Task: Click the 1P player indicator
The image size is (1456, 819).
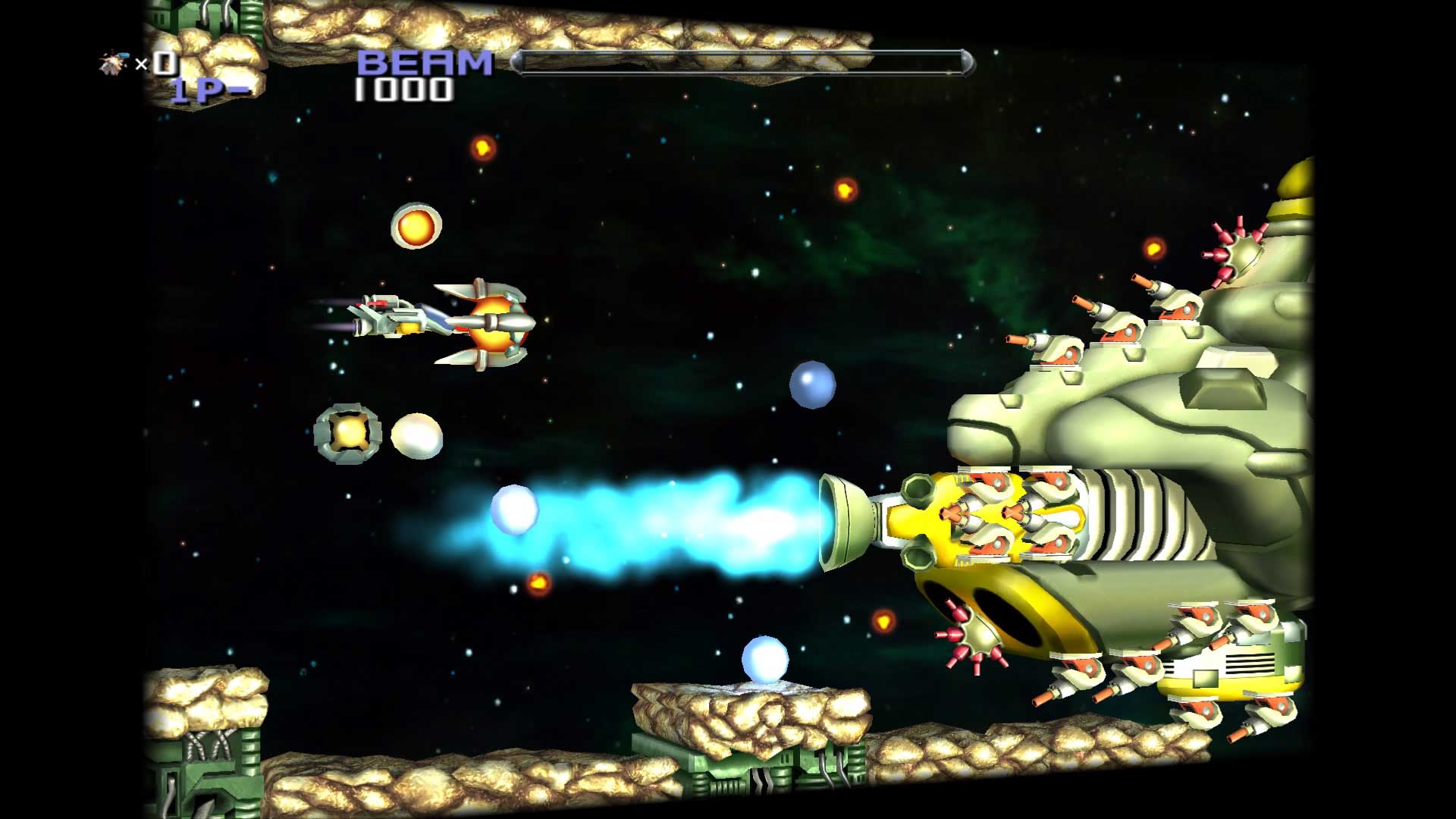Action: (205, 91)
